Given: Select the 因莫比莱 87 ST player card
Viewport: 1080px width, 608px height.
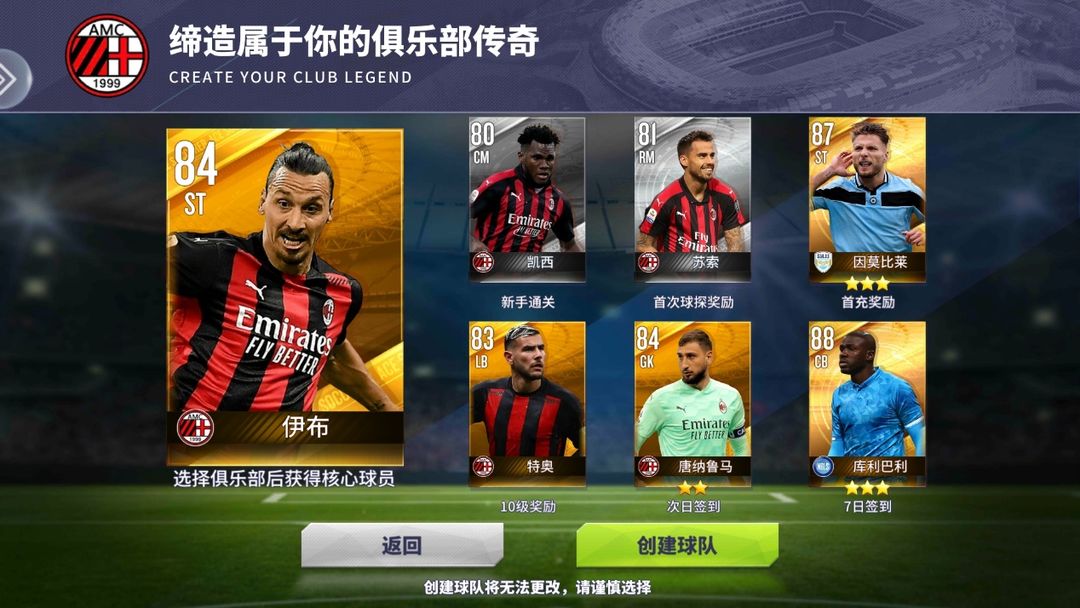Looking at the screenshot, I should point(867,197).
